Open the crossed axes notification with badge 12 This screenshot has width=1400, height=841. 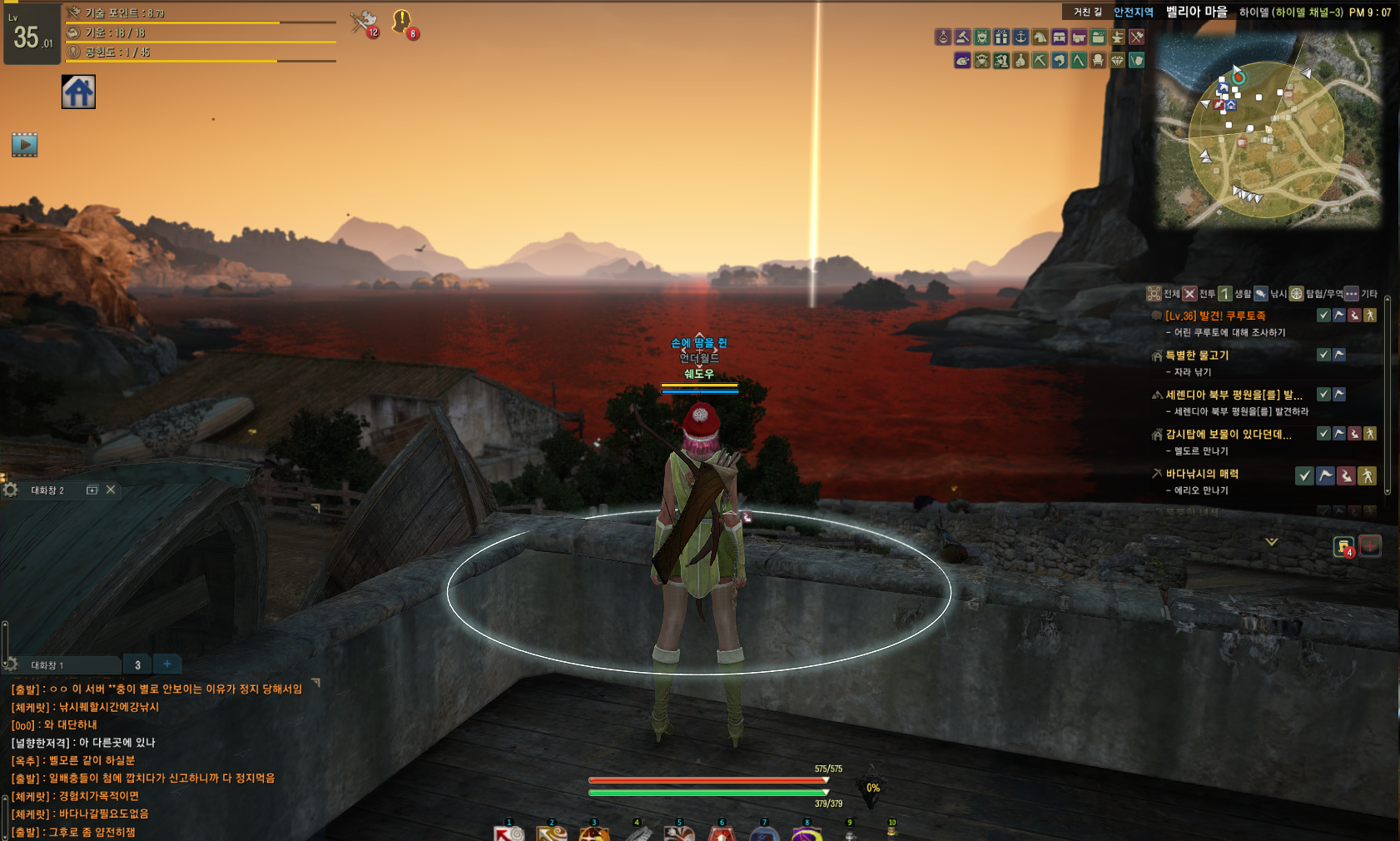(x=364, y=22)
